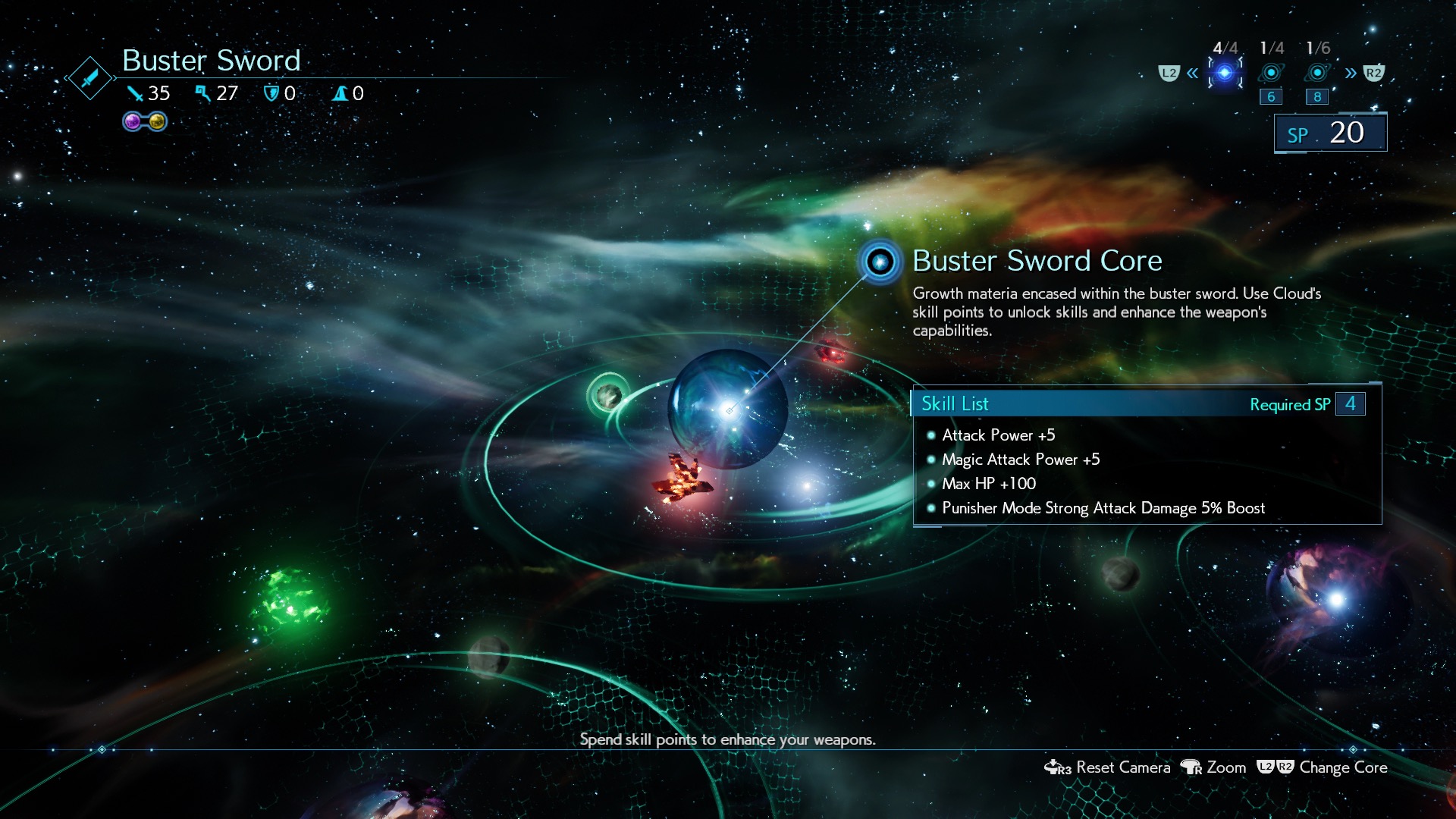
Task: Click the purple and yellow materia slots
Action: tap(145, 121)
